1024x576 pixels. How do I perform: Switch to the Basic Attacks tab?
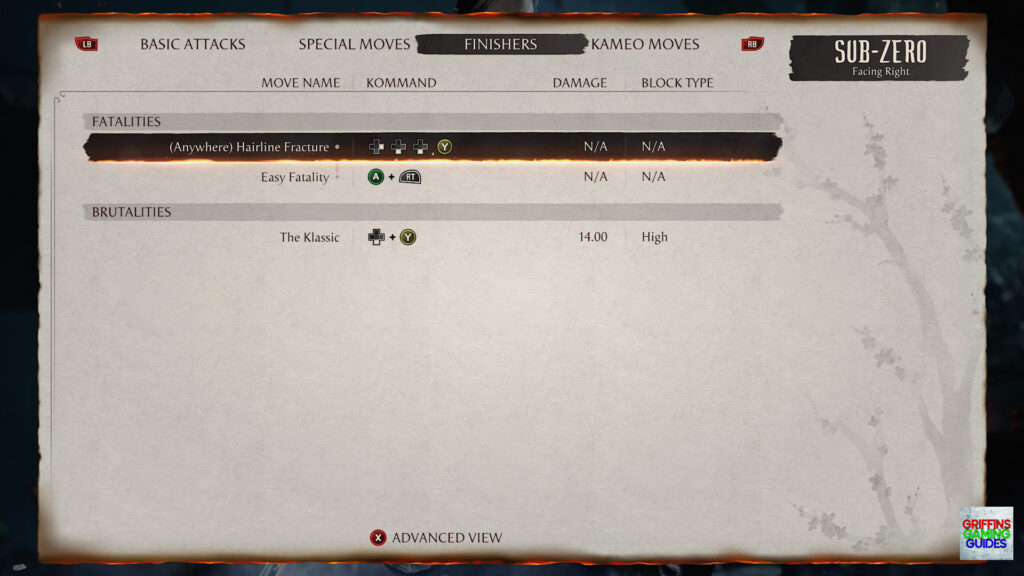[x=192, y=44]
